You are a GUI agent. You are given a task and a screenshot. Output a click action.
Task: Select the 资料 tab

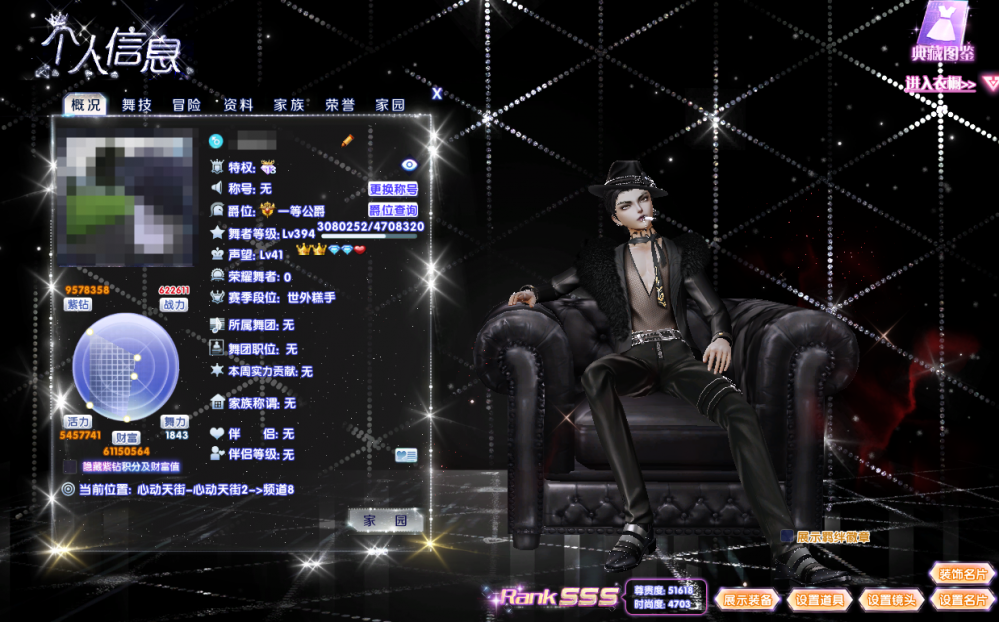(x=238, y=104)
